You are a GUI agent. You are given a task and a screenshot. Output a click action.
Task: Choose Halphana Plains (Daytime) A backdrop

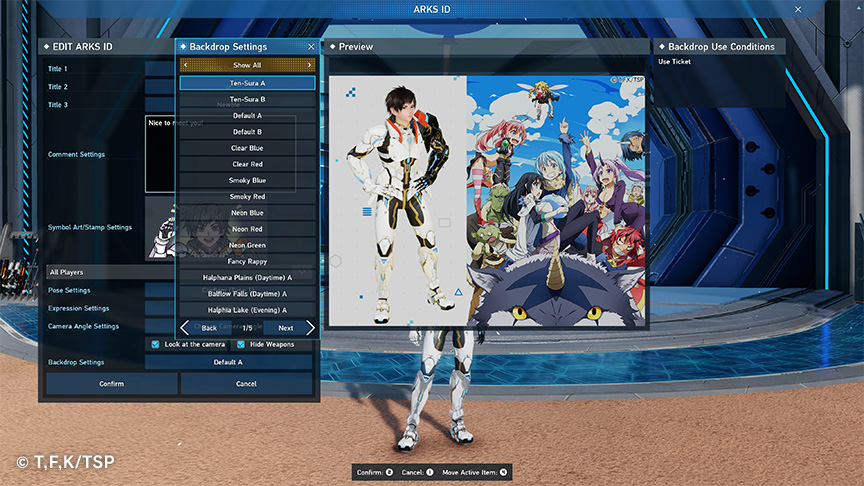[247, 277]
